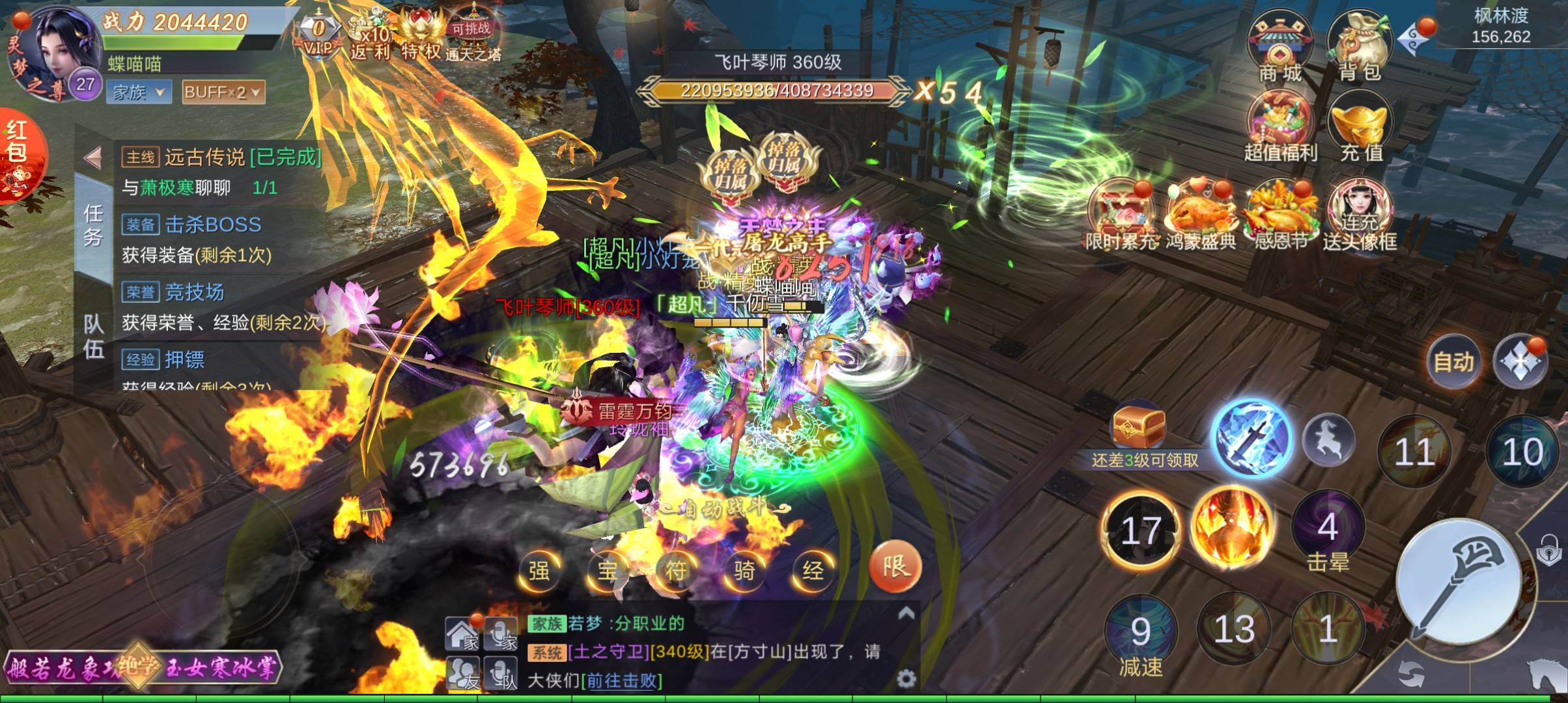
Task: Open the 强 enhancement shortcut
Action: (539, 571)
